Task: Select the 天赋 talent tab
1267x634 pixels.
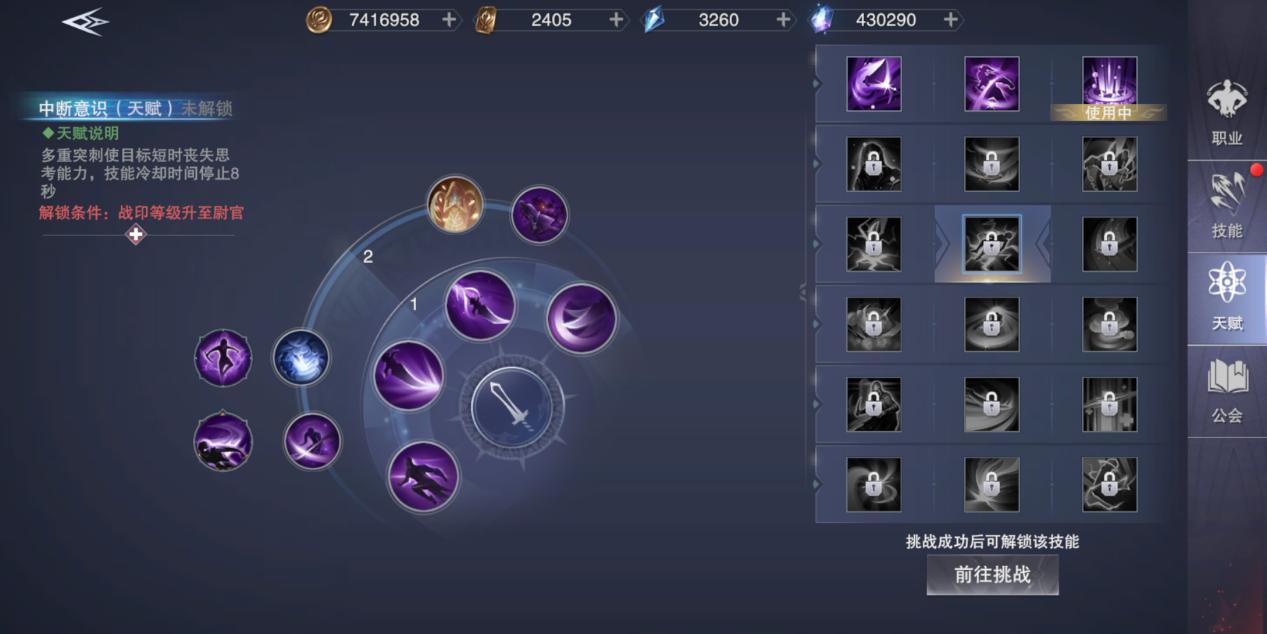Action: click(1226, 298)
